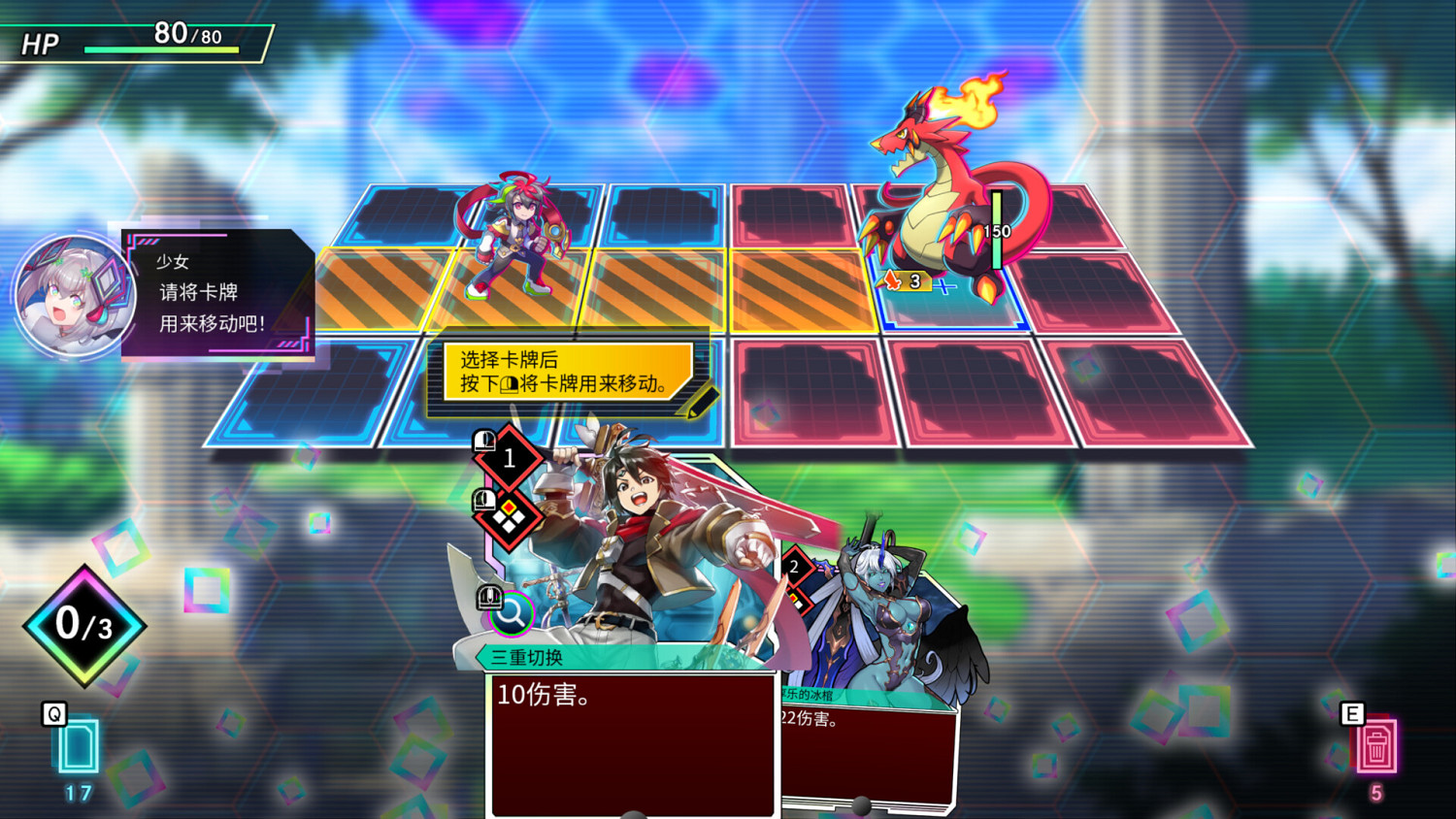1456x819 pixels.
Task: Click the red cost 1 diamond on 三重切换
Action: 508,460
